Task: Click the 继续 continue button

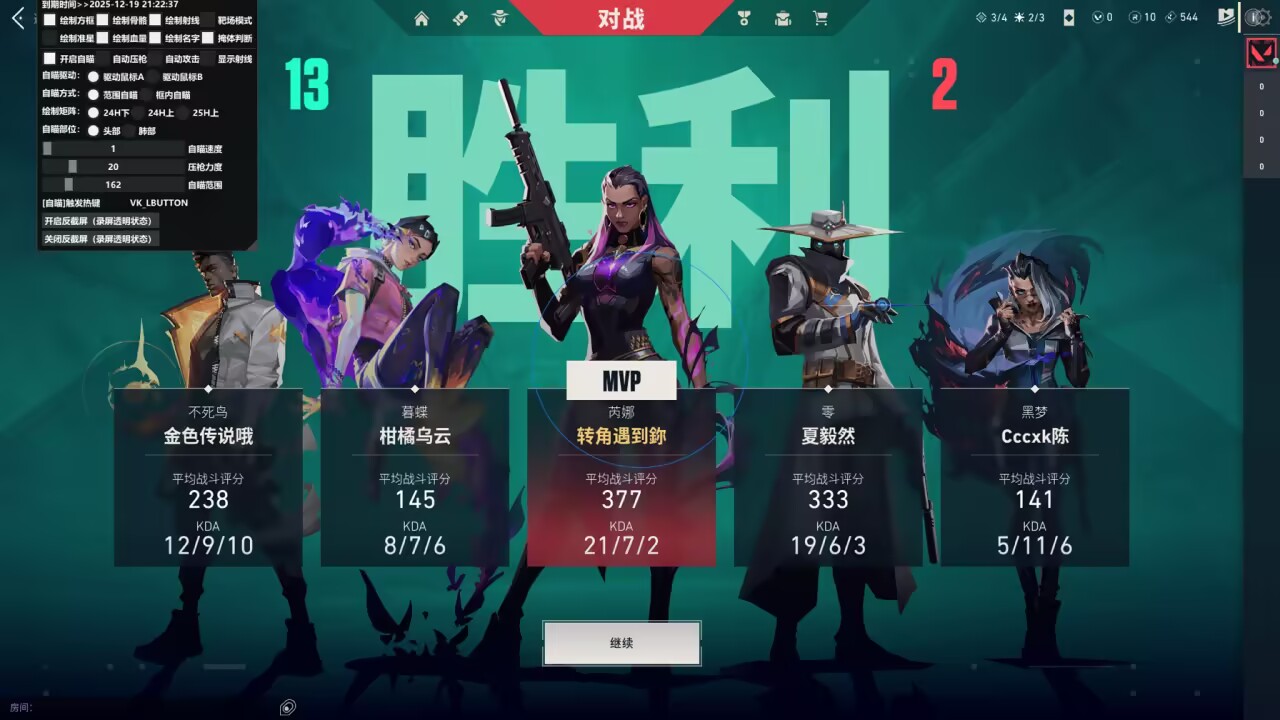Action: click(620, 643)
